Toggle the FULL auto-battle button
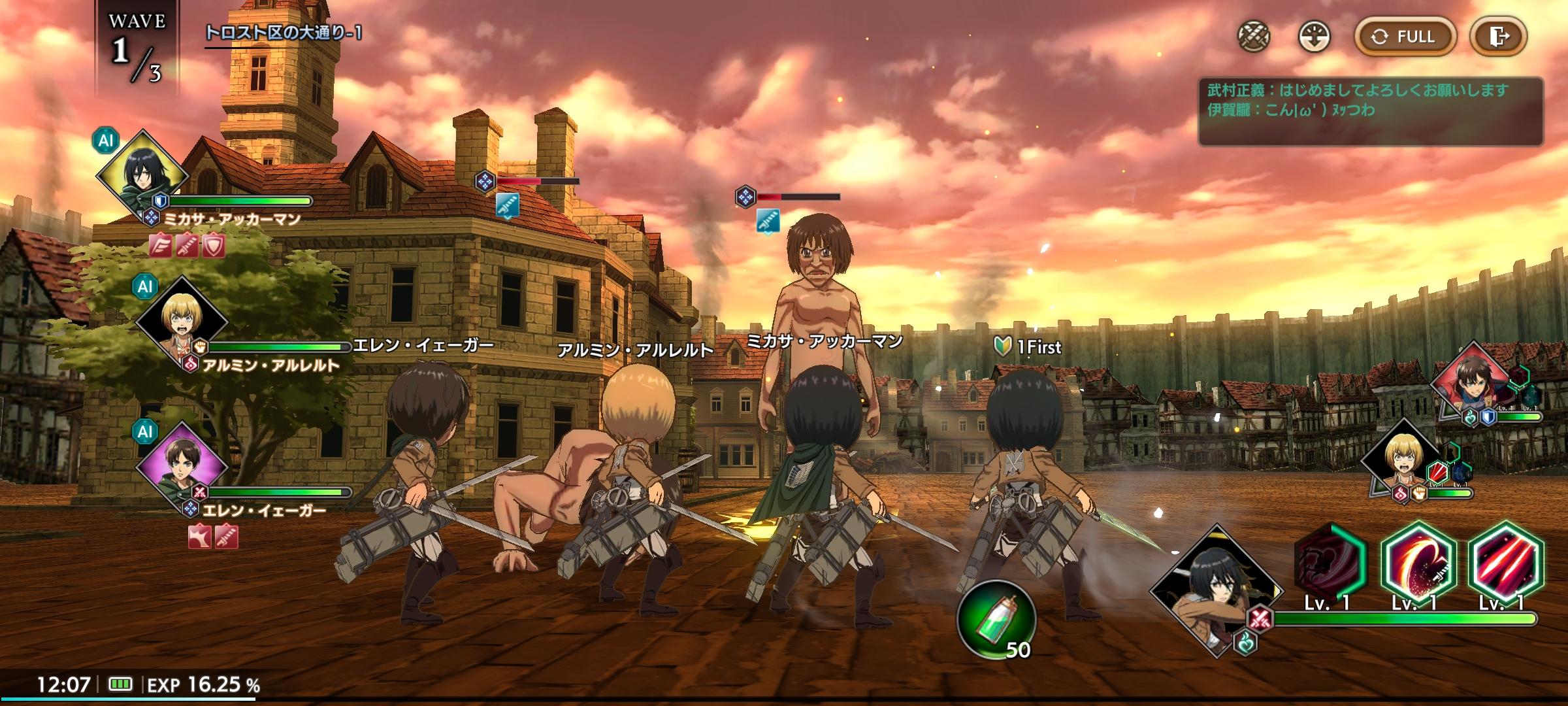Image resolution: width=1568 pixels, height=706 pixels. 1405,37
